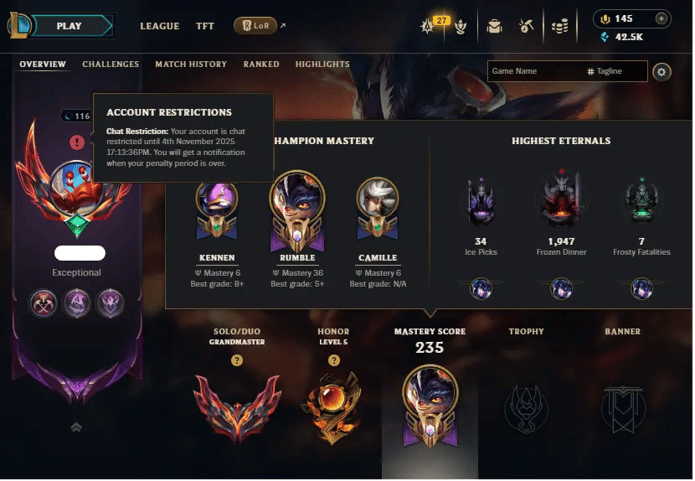Open the Match History tab
695x481 pixels.
pyautogui.click(x=190, y=64)
